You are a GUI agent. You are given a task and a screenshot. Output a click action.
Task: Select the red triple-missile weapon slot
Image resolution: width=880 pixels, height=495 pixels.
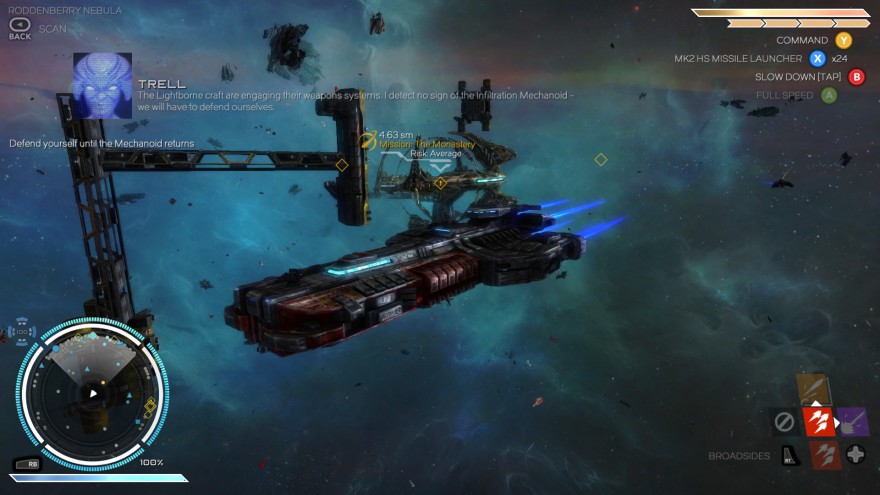tap(819, 422)
